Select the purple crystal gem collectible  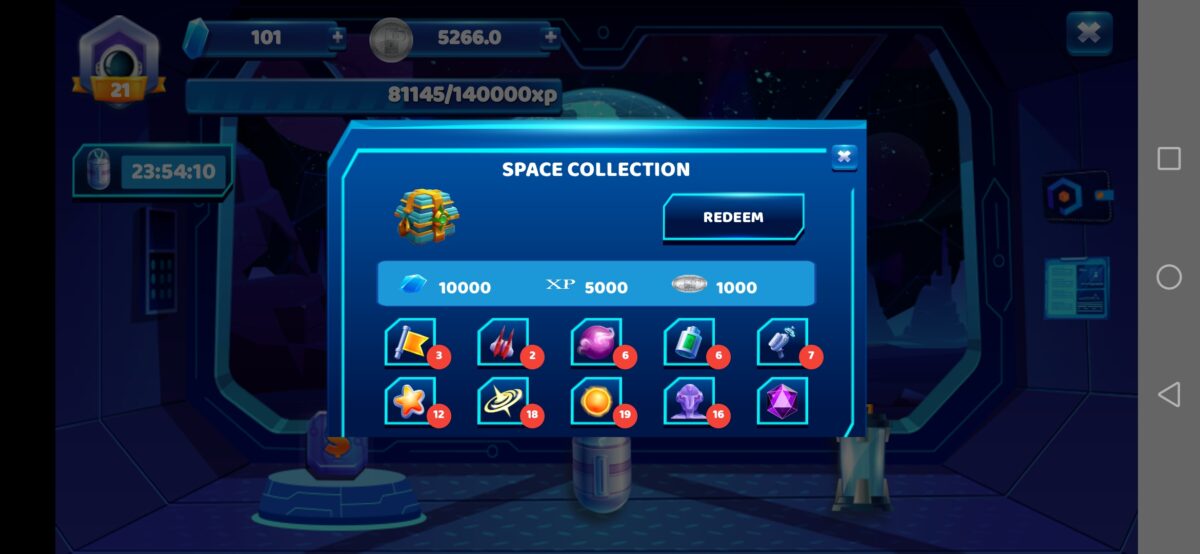tap(782, 401)
